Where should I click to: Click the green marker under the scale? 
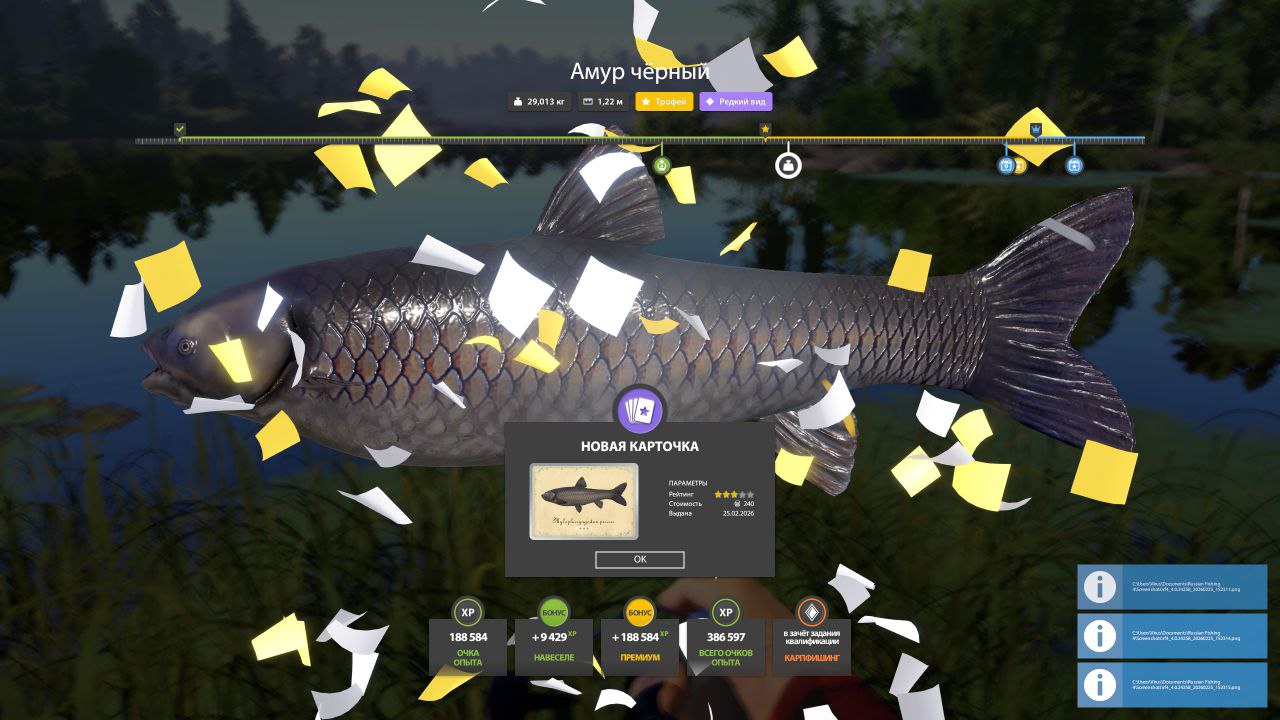pyautogui.click(x=661, y=165)
